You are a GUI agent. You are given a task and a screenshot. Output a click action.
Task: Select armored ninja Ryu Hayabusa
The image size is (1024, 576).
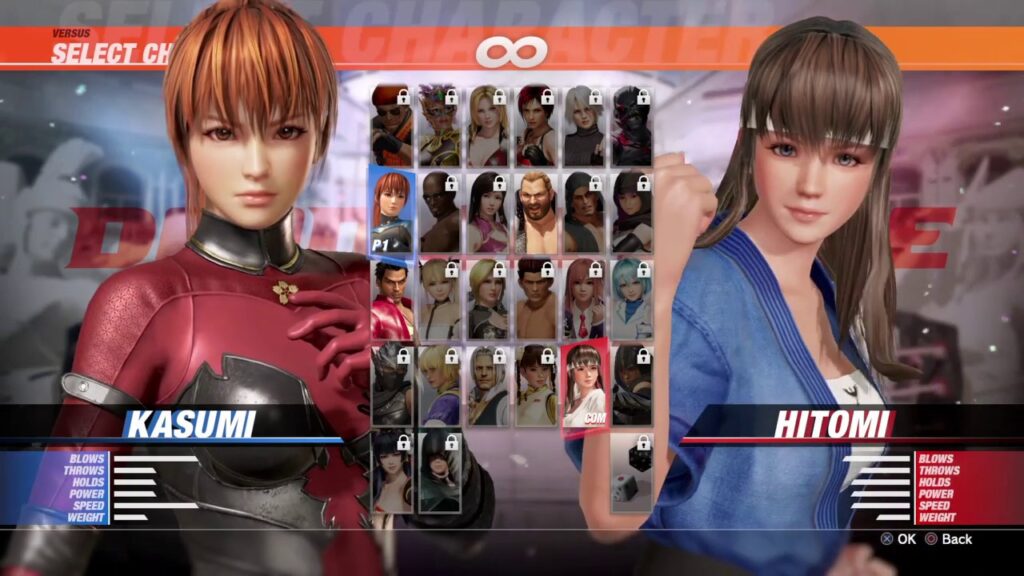click(391, 385)
